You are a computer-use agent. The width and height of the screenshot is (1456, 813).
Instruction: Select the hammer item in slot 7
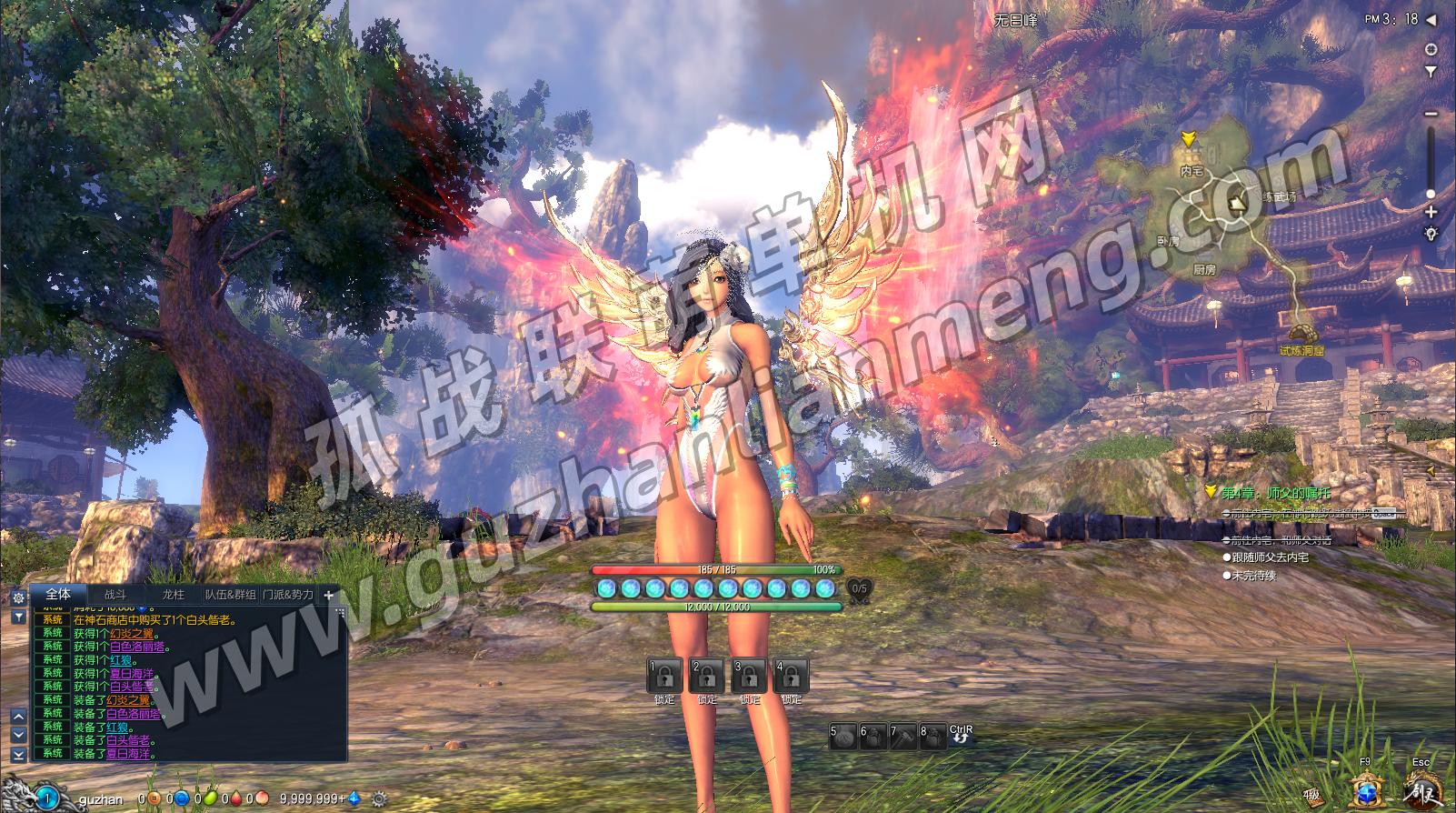[903, 736]
